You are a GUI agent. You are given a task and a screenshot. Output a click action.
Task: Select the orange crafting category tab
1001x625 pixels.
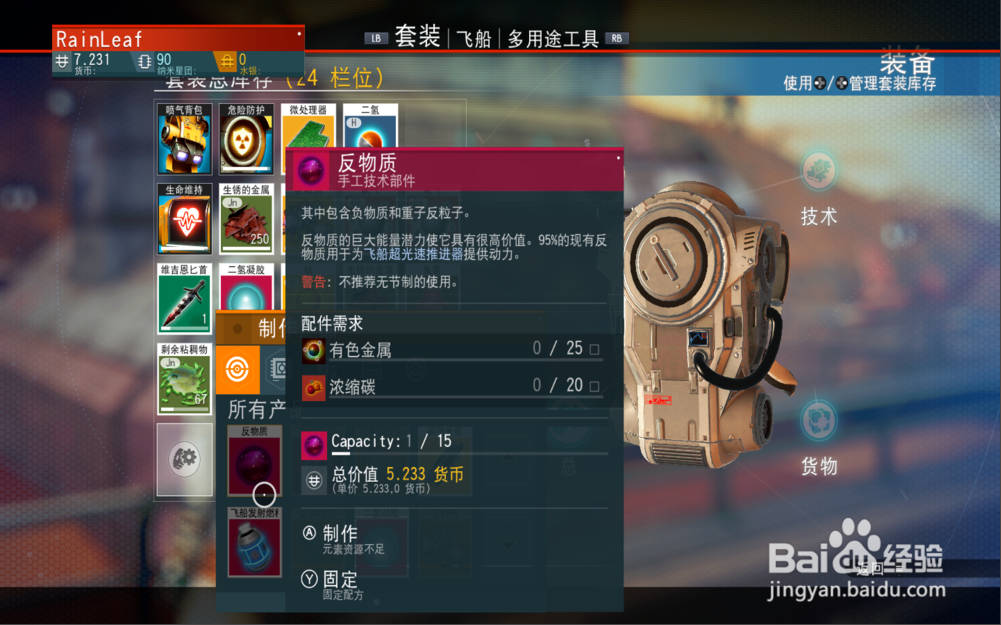click(238, 369)
